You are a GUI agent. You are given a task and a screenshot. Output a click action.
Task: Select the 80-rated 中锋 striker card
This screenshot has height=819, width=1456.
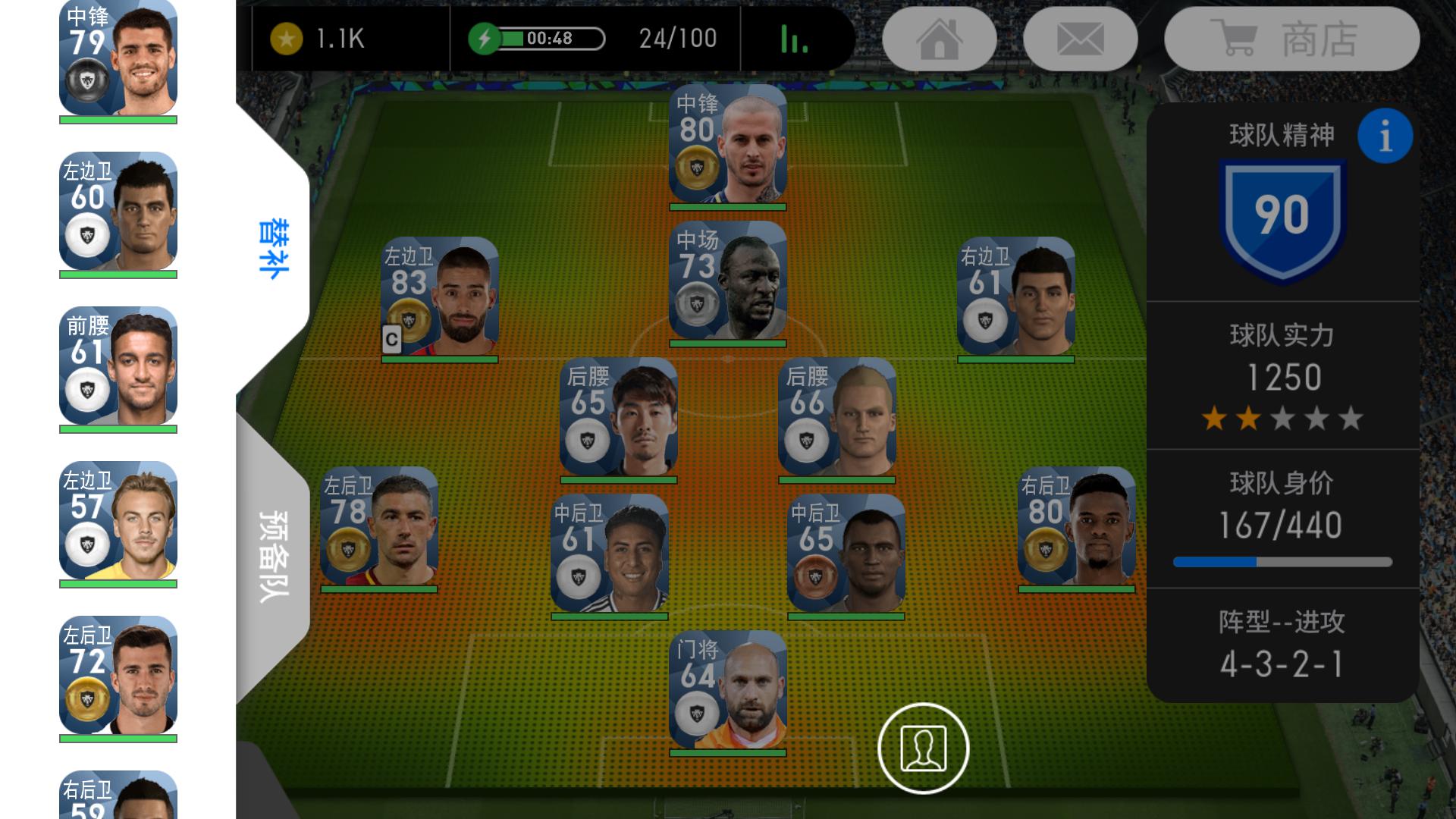727,145
